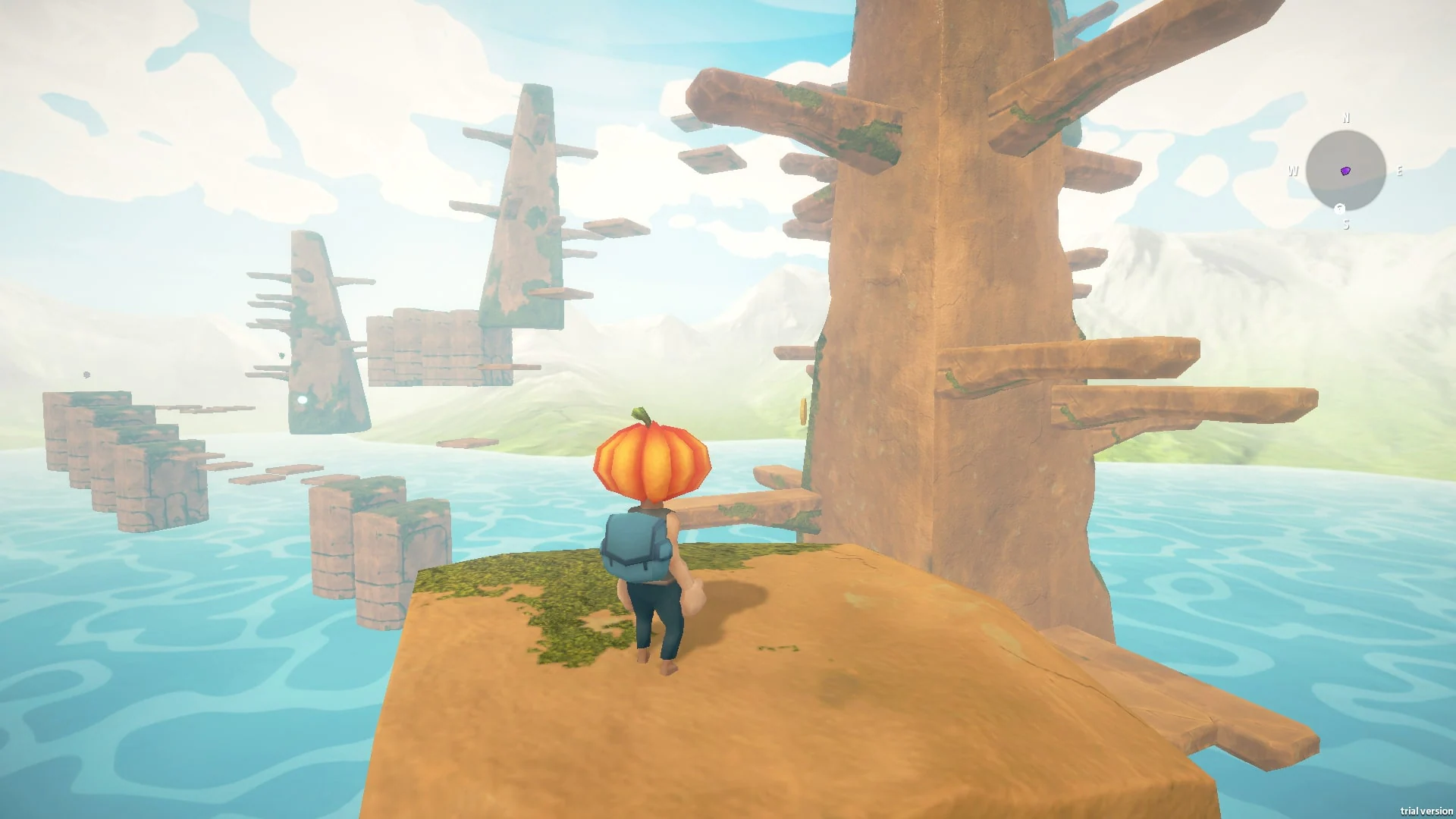Click the pumpkin's green stem
The height and width of the screenshot is (819, 1456).
click(x=641, y=416)
